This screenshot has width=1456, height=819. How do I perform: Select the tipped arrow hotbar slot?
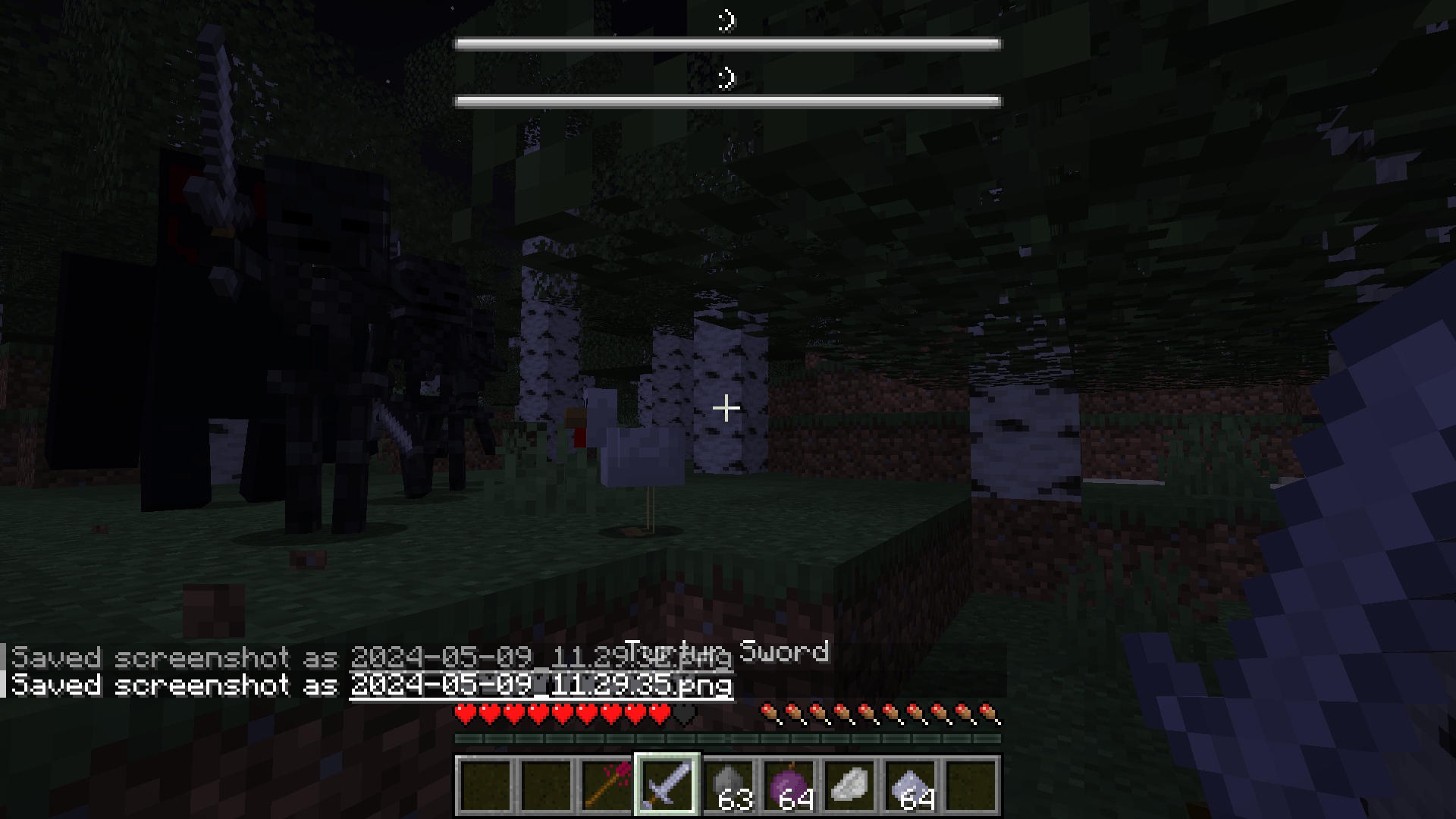[x=607, y=786]
